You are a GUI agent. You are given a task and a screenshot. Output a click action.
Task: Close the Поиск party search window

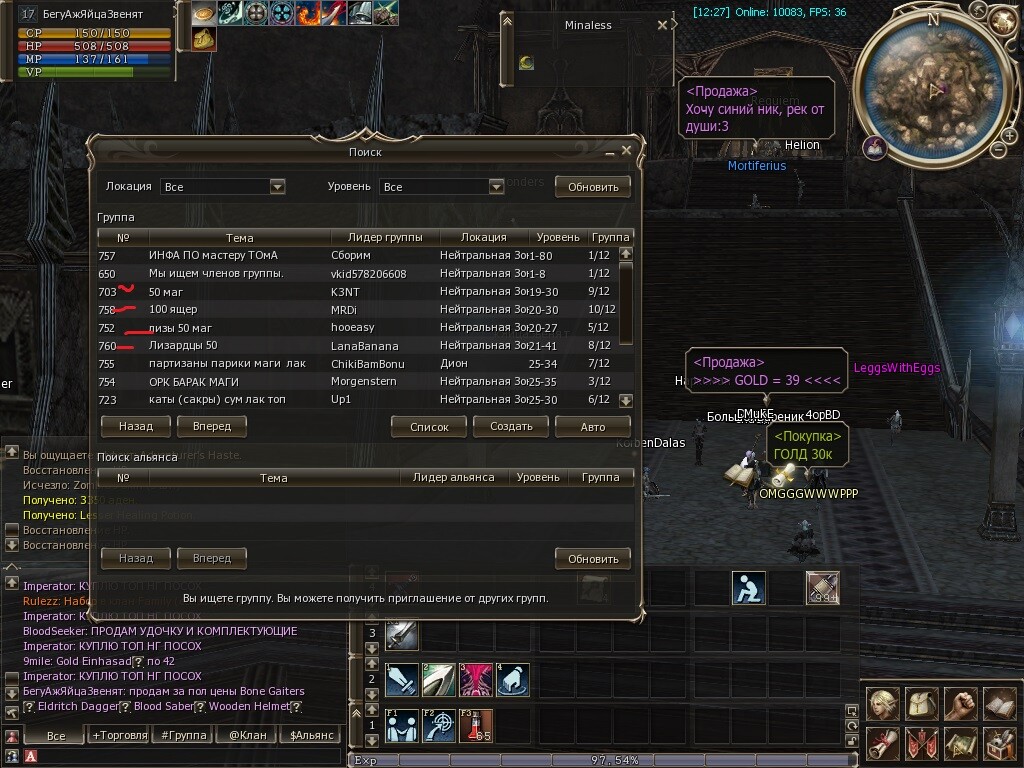[x=627, y=150]
